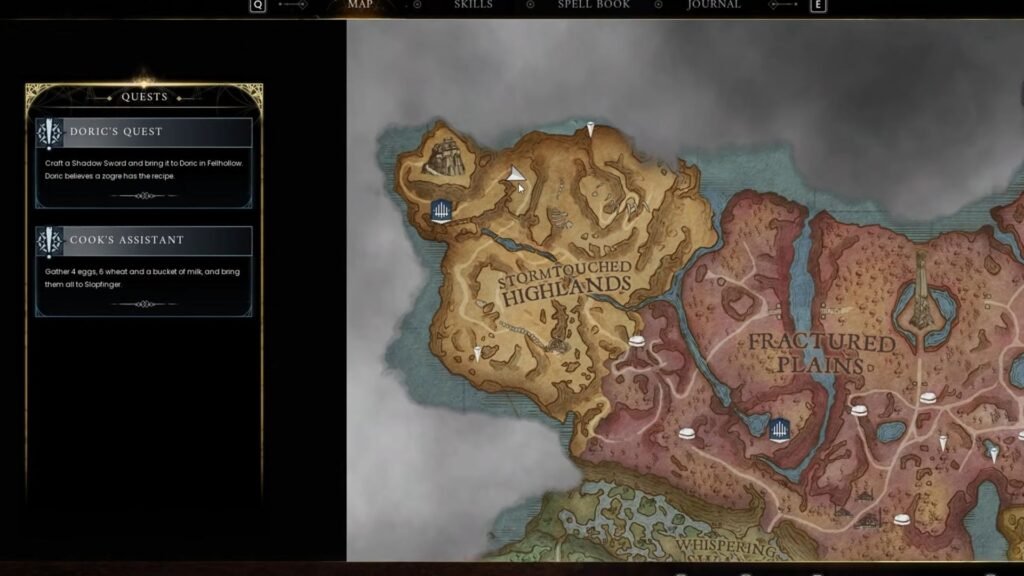Select Doric's Quest entry
Screen dimensions: 1024x576
click(x=144, y=163)
